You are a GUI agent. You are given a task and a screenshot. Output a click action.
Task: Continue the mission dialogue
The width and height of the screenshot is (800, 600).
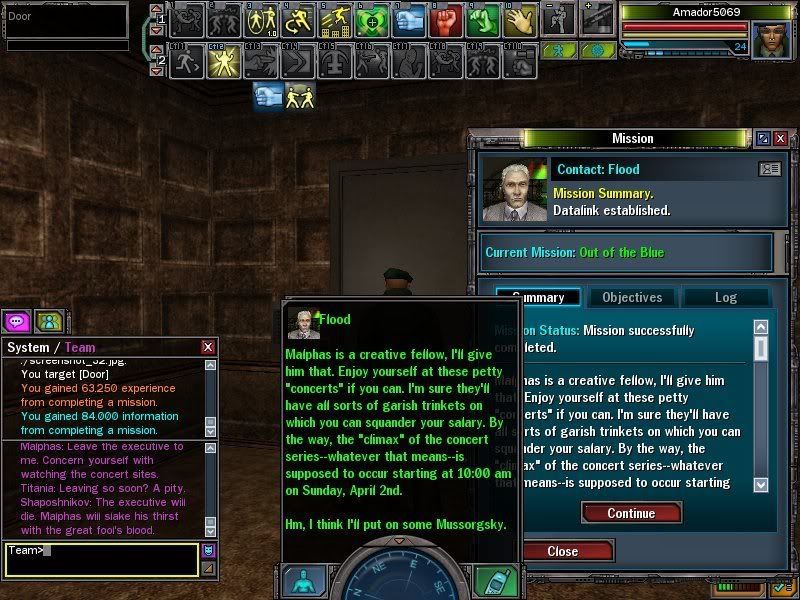coord(631,513)
